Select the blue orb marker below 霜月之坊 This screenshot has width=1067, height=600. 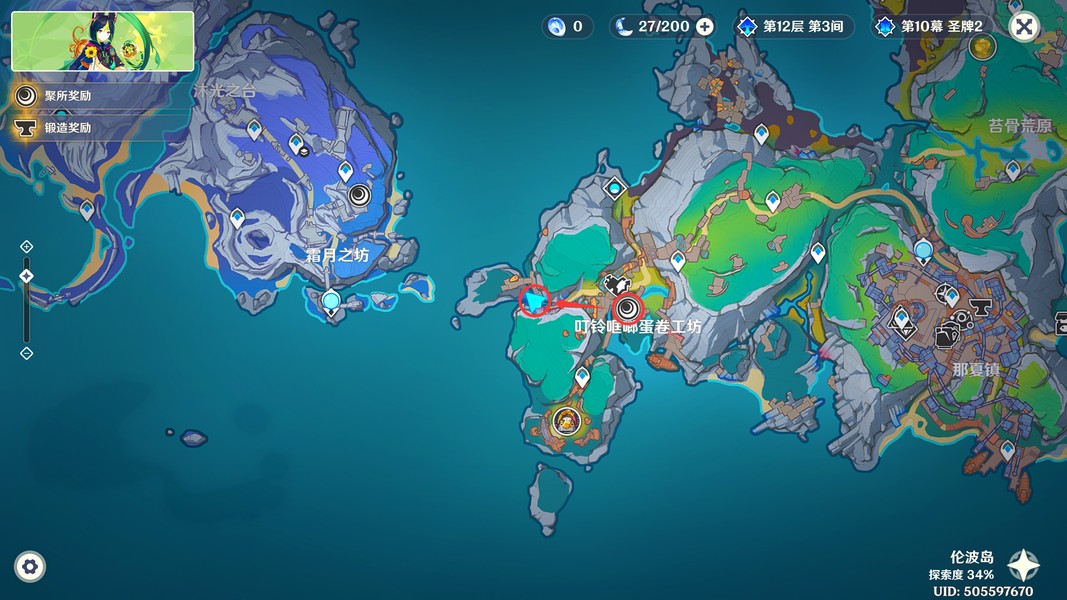(x=331, y=300)
